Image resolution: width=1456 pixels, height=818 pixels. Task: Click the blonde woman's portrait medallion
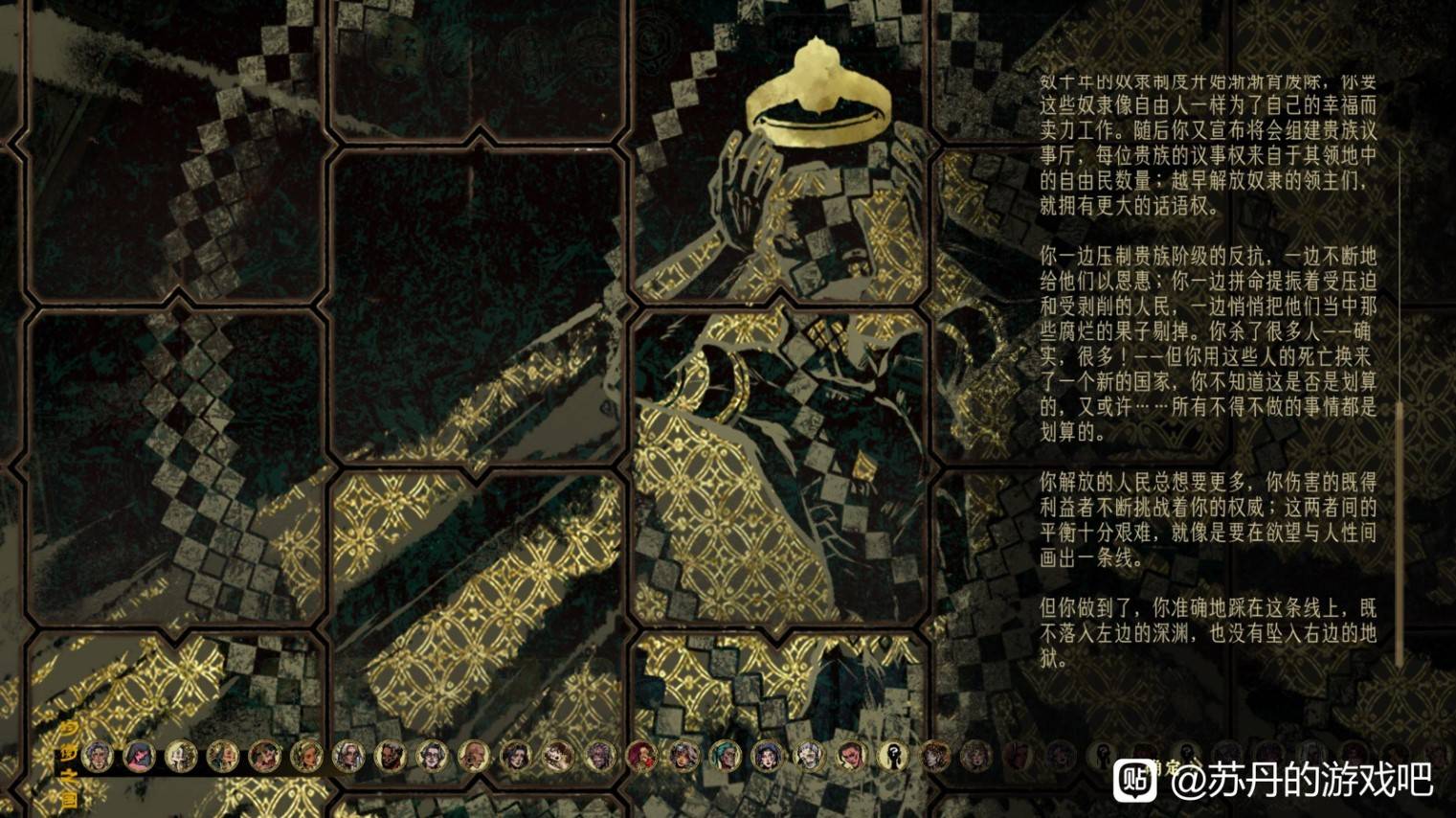pyautogui.click(x=308, y=757)
